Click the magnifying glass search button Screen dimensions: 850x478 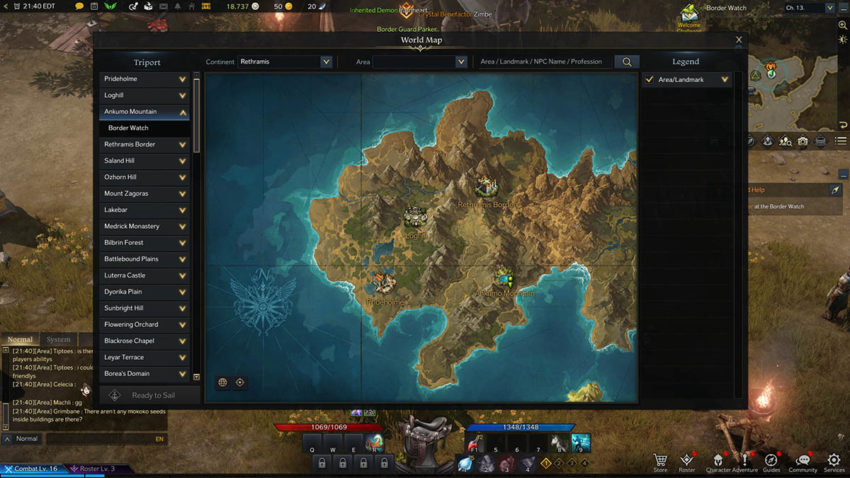click(x=627, y=62)
